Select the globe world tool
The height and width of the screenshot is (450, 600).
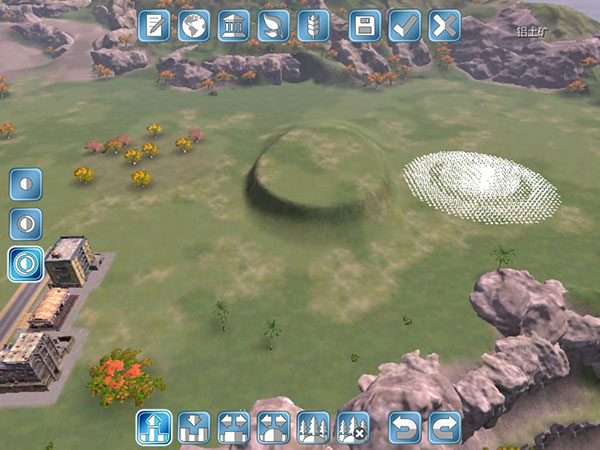[x=194, y=26]
